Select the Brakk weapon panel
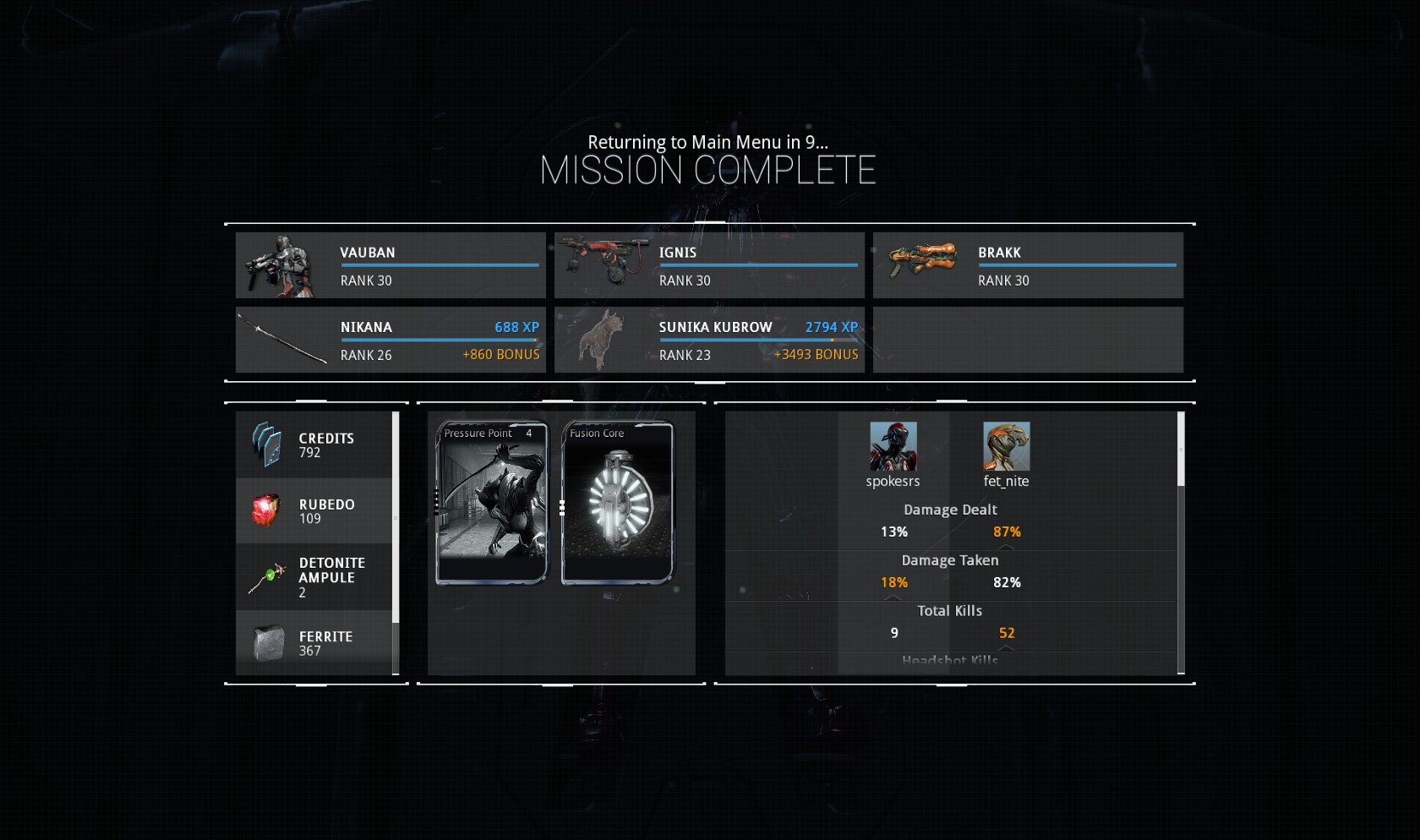The image size is (1420, 840). click(x=1028, y=265)
